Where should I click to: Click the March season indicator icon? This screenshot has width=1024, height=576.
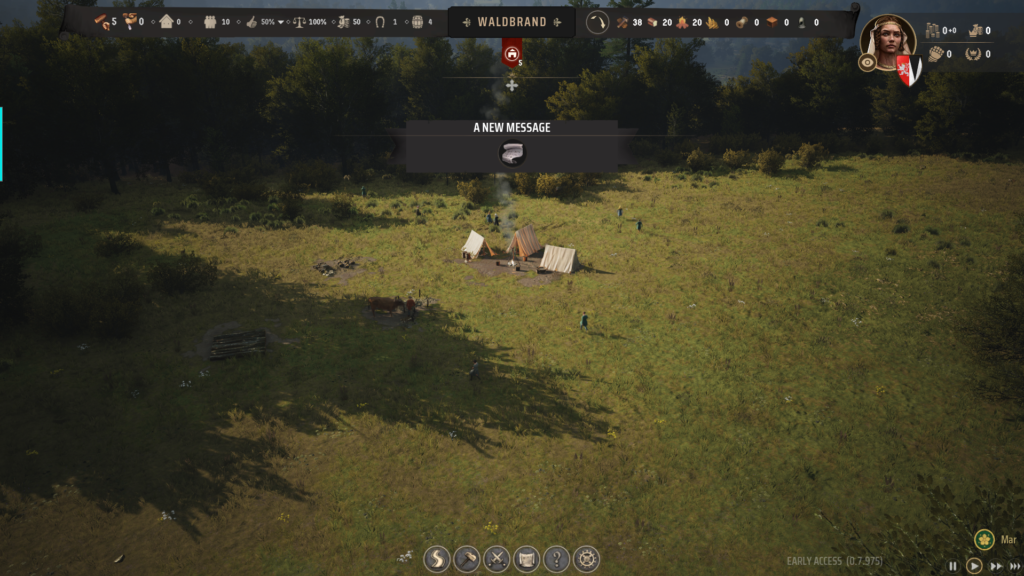(x=984, y=540)
